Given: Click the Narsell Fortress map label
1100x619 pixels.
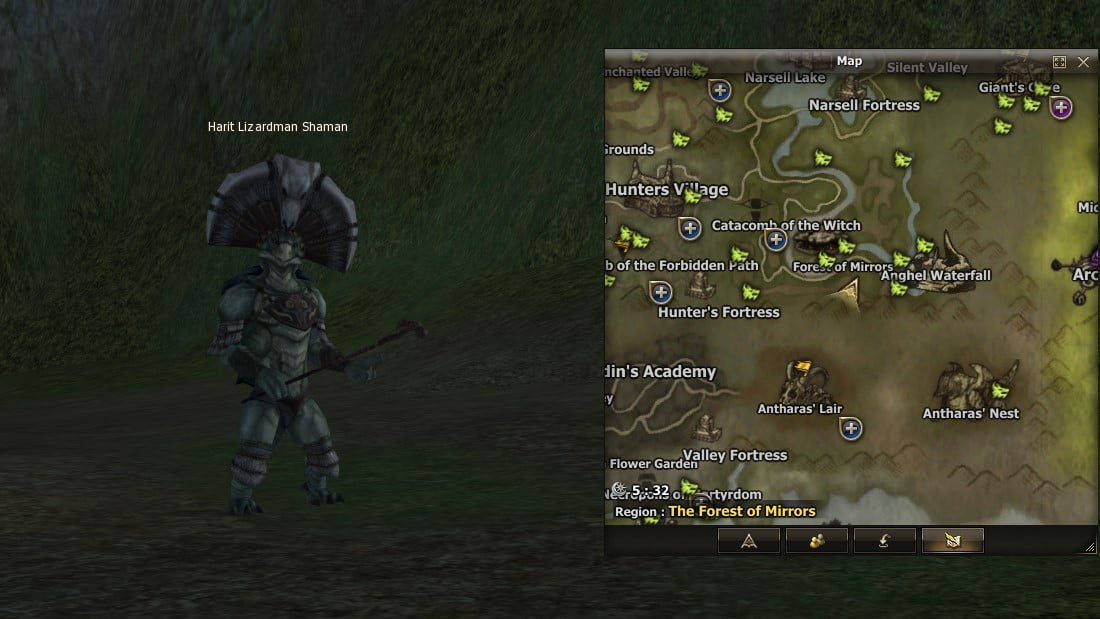Looking at the screenshot, I should (864, 105).
